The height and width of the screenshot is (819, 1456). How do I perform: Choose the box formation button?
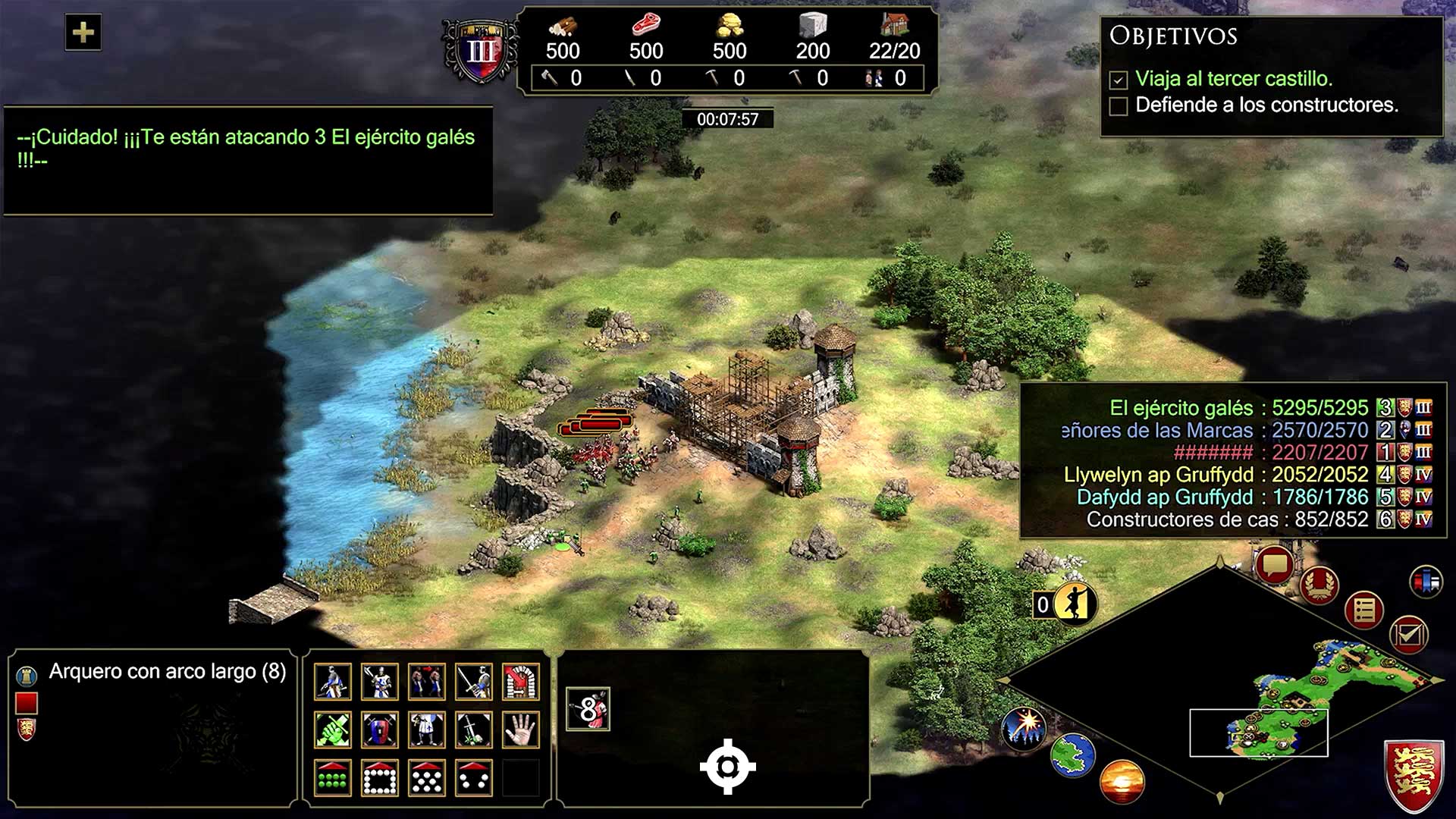(x=380, y=778)
